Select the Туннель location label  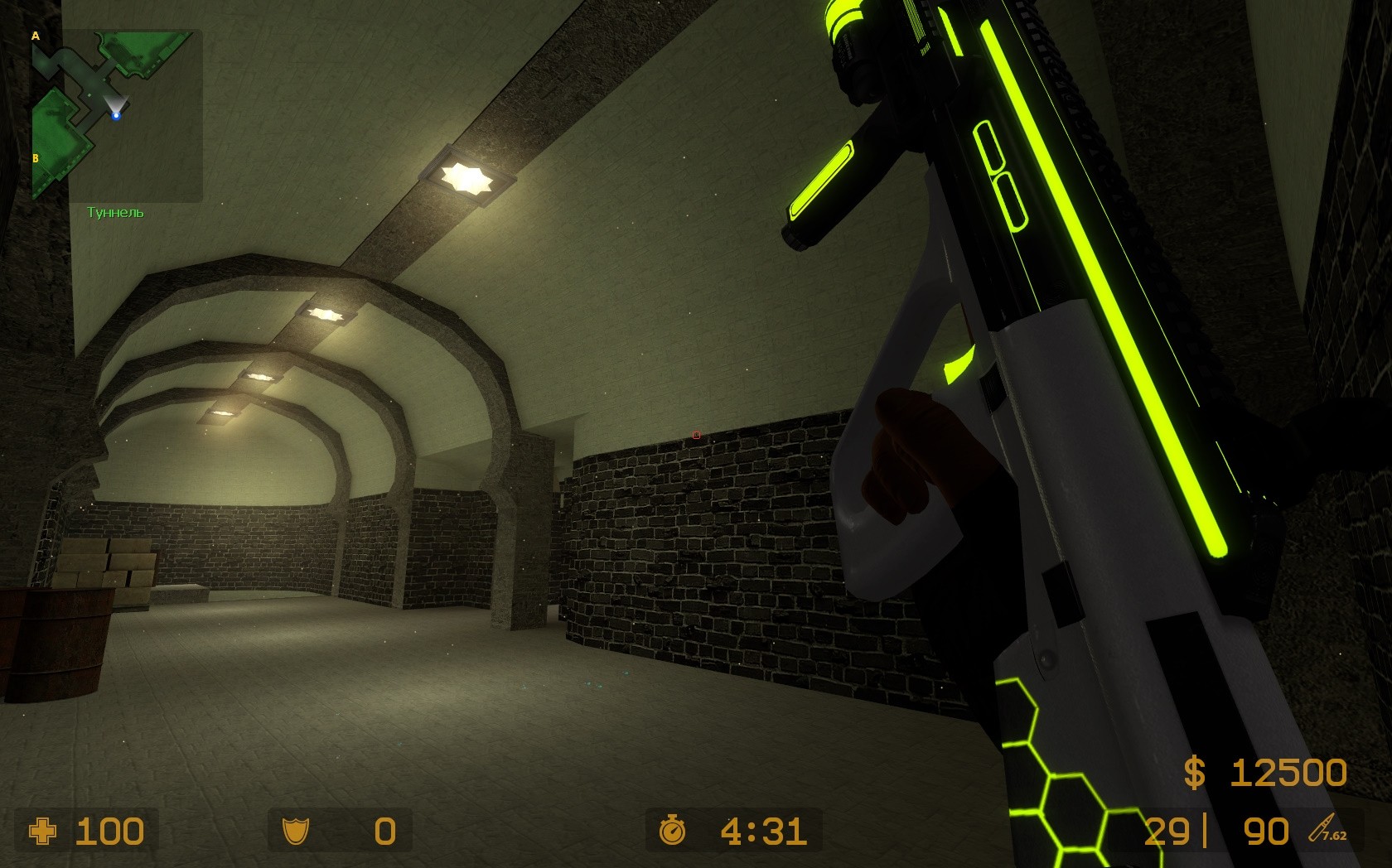click(114, 212)
